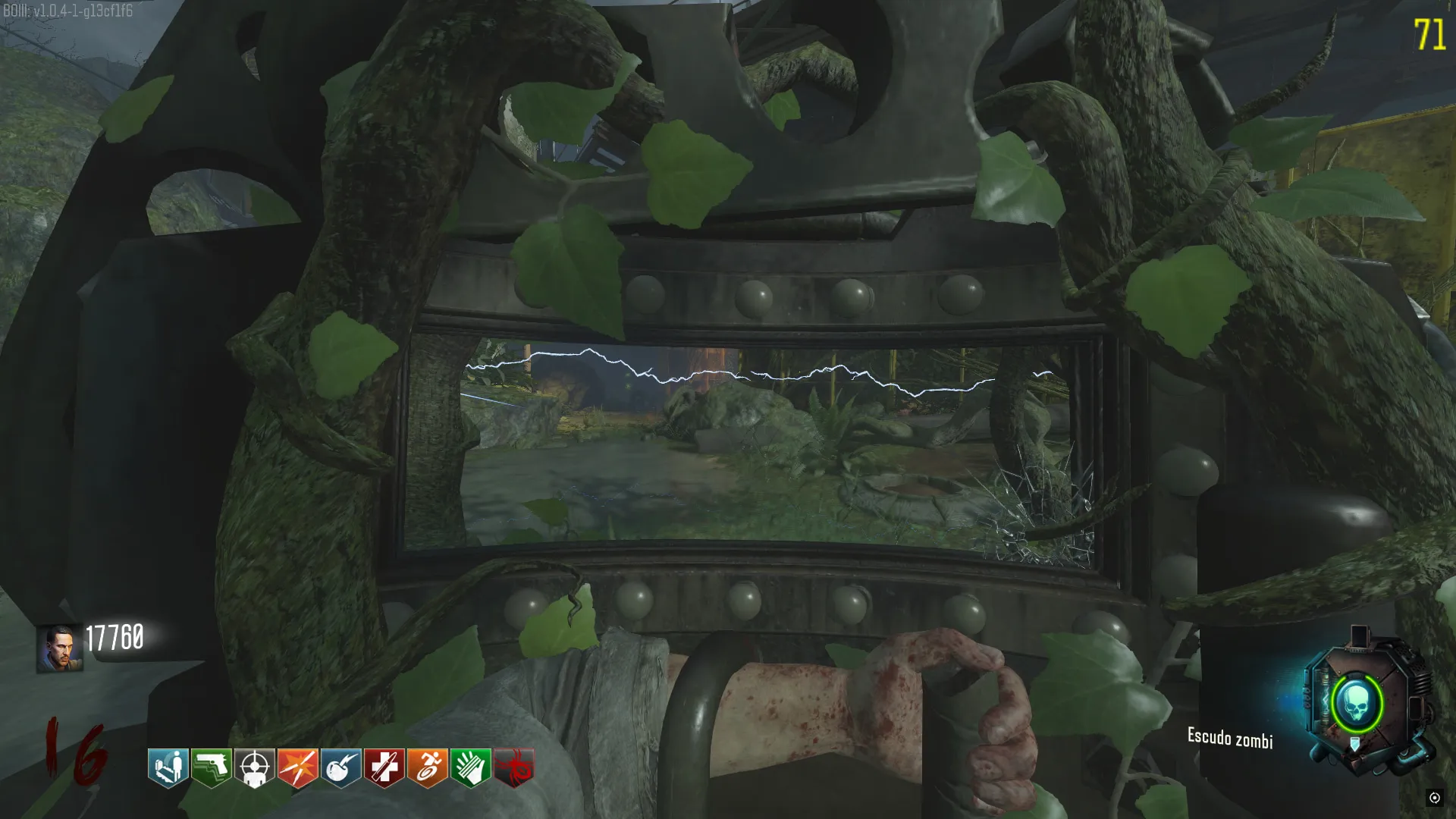Select the orange explosion perk icon
The image size is (1456, 819).
298,767
